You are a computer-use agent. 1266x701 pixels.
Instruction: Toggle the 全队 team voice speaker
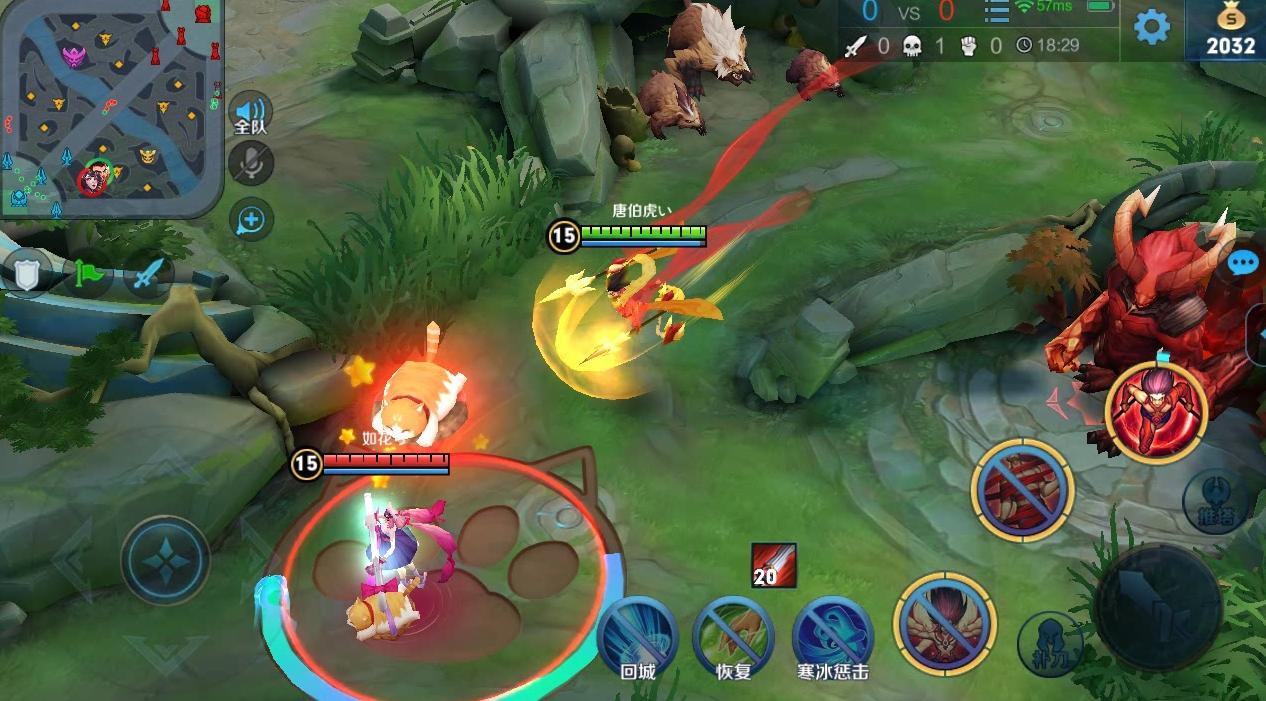click(251, 113)
